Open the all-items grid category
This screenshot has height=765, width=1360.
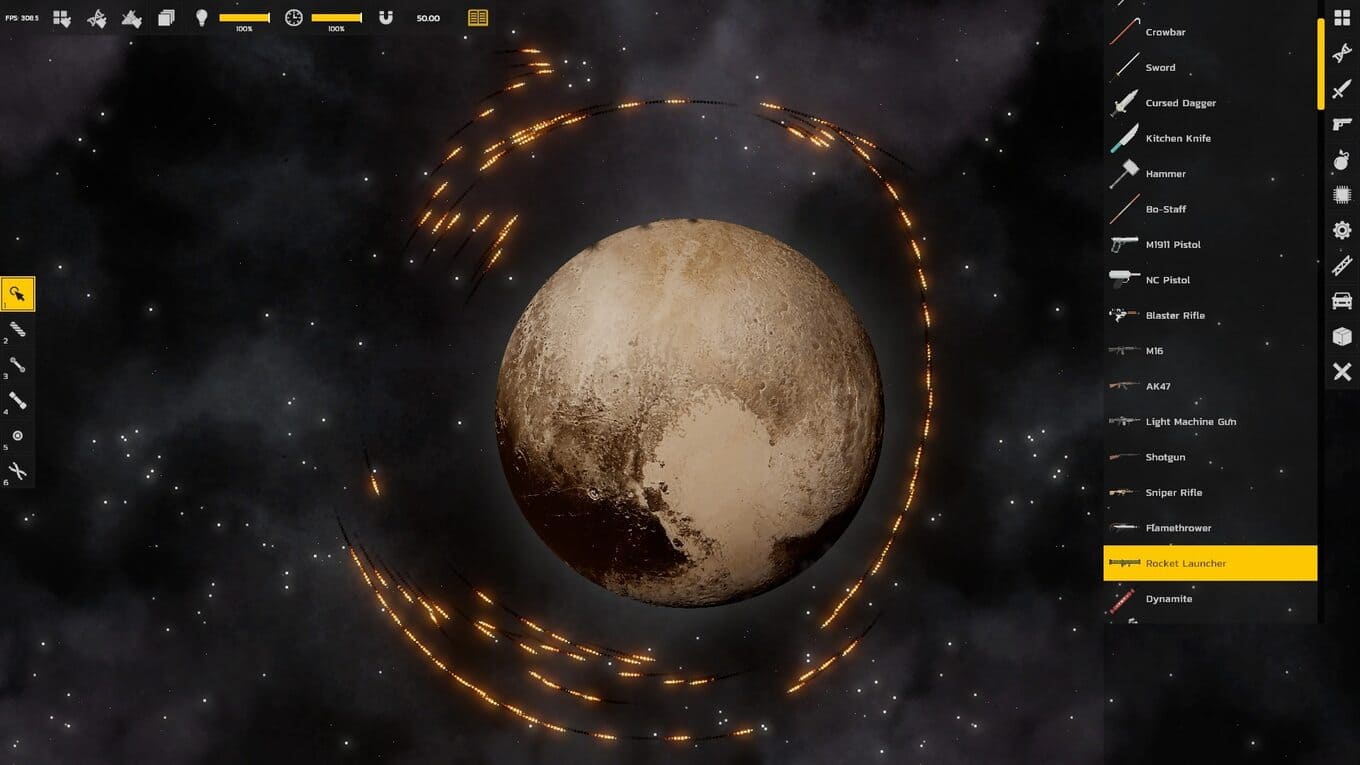1342,18
